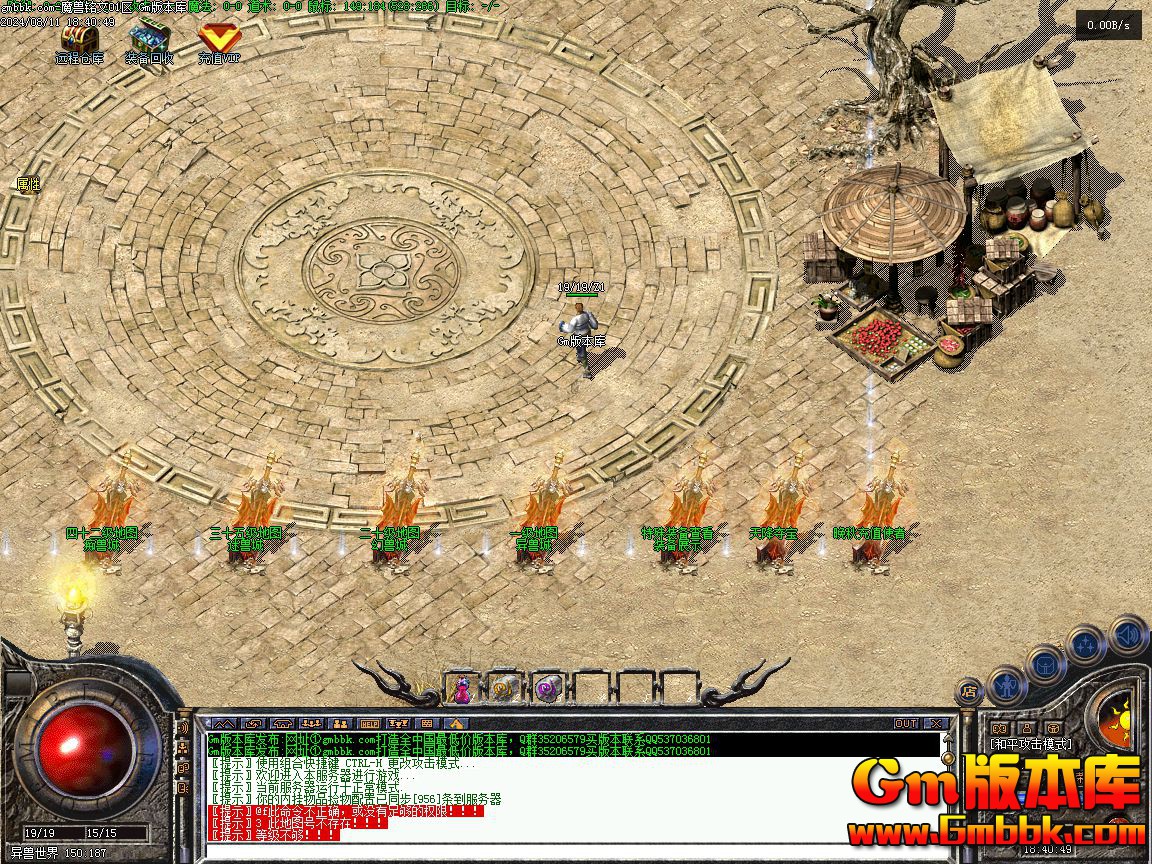
Task: Change the 和平攻击模式 attack mode label
Action: (1030, 744)
